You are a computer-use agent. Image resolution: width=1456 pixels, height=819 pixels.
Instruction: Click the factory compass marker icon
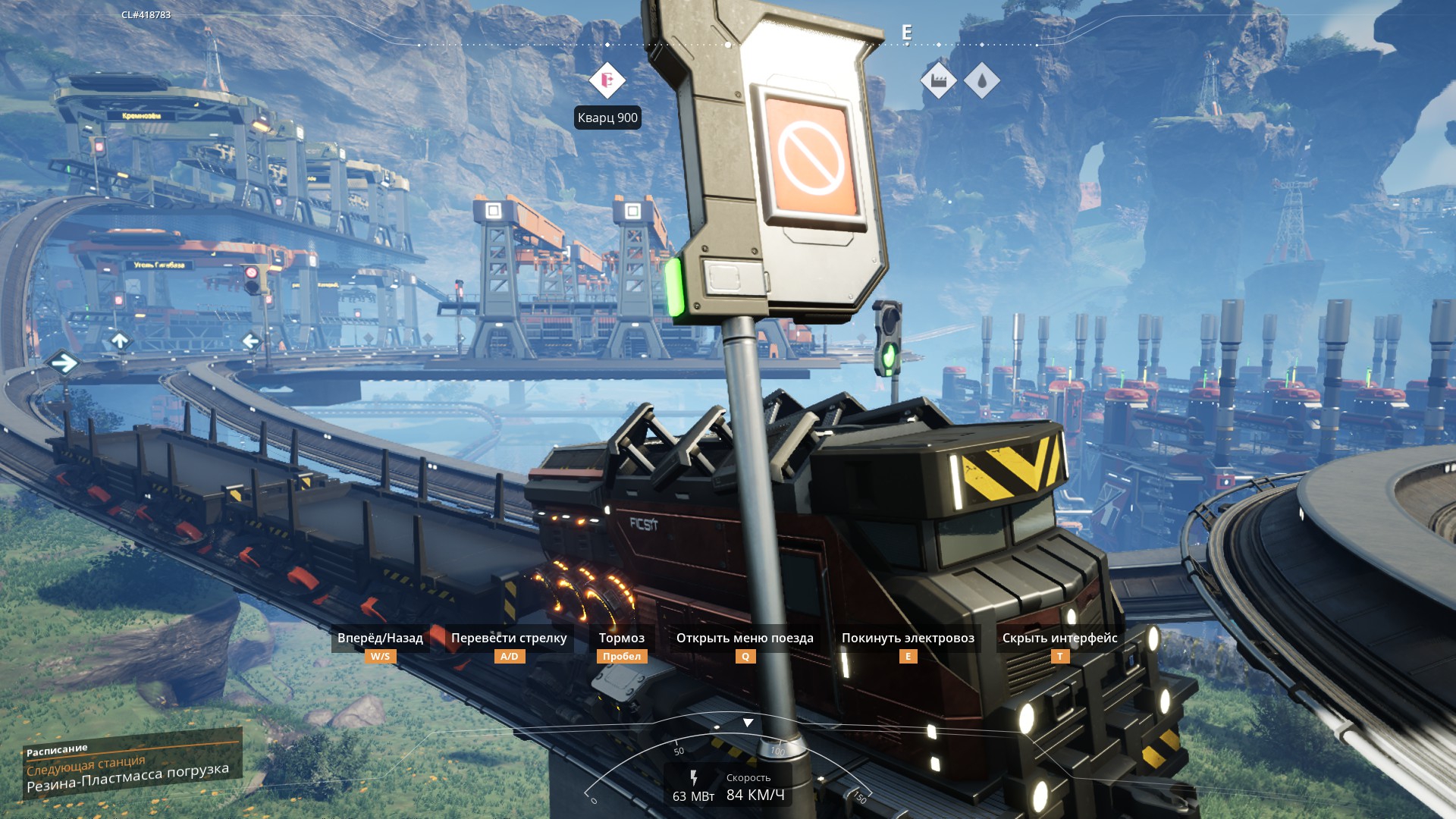click(x=938, y=80)
